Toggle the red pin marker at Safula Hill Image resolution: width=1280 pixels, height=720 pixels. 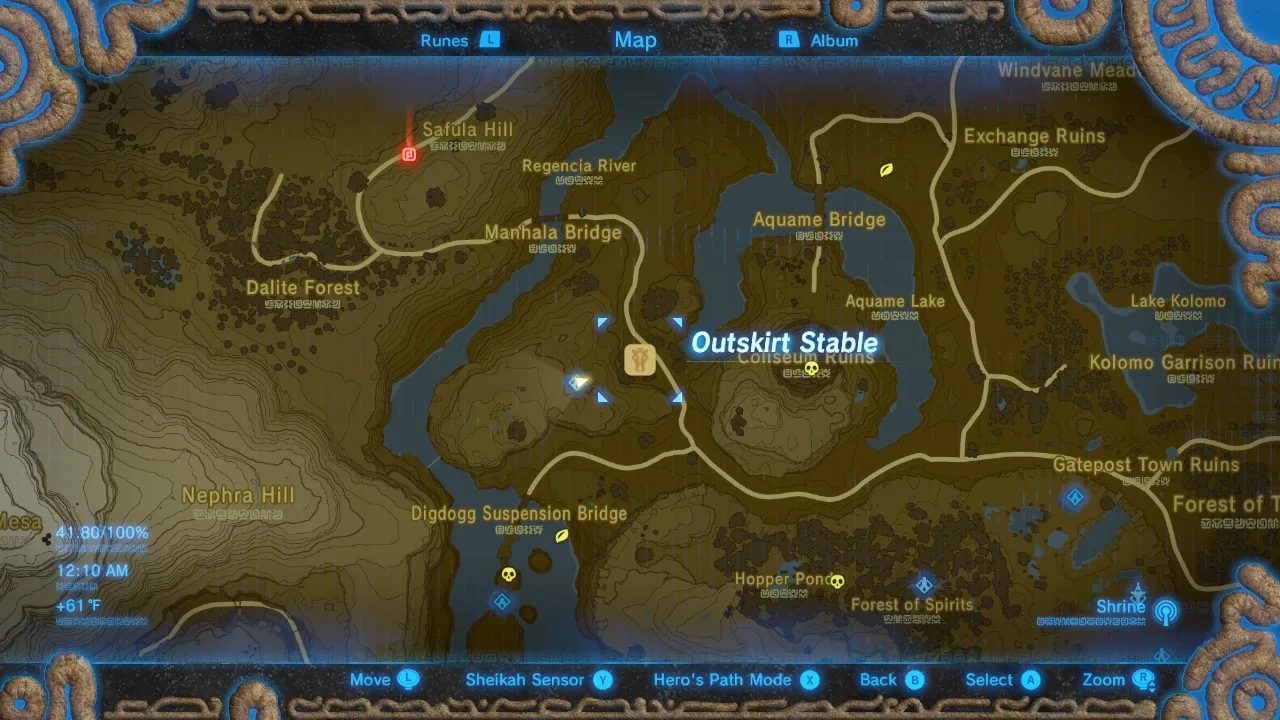point(408,152)
